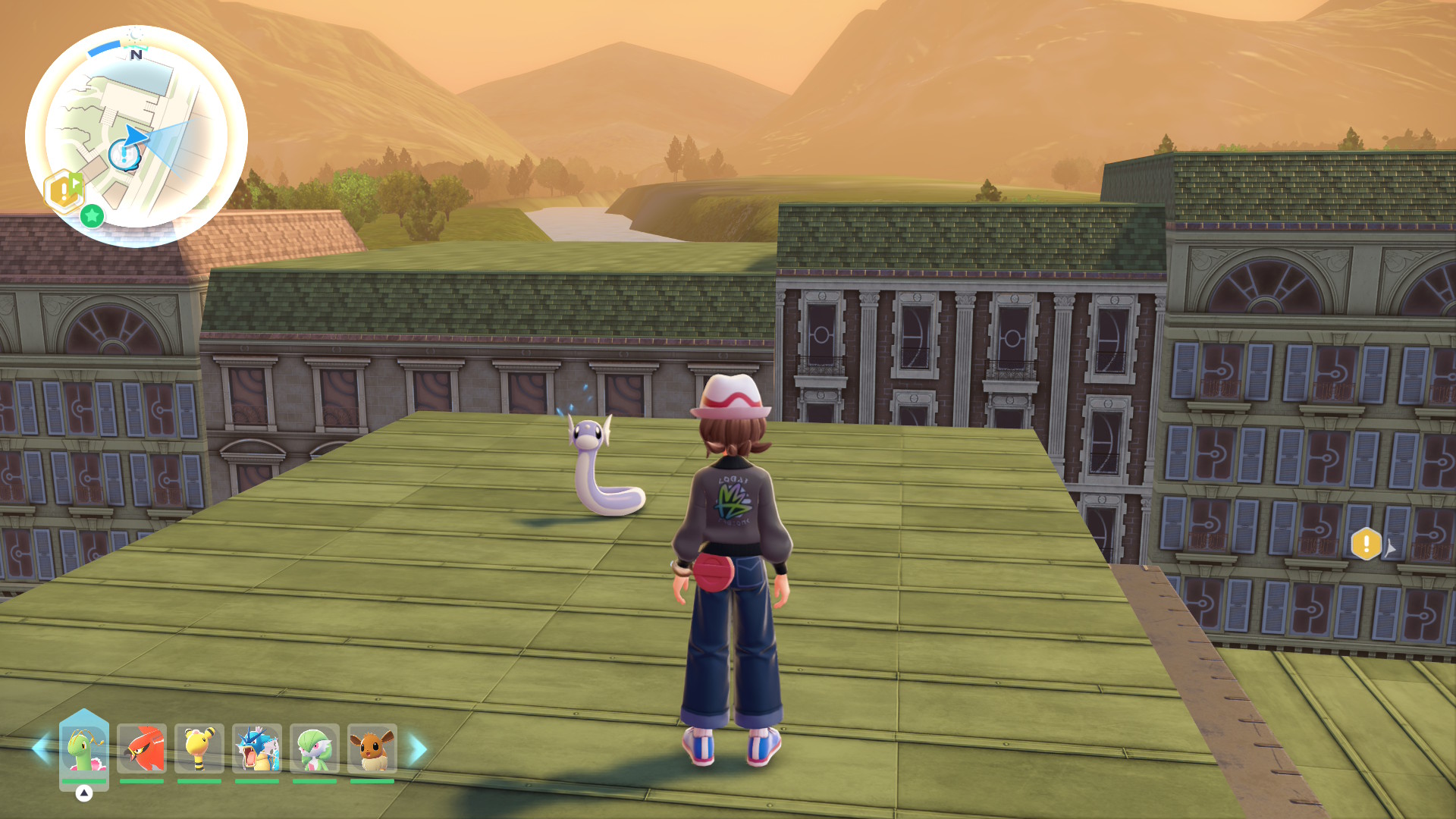Viewport: 1456px width, 819px height.
Task: Select Meganium in the party bar
Action: point(83,748)
